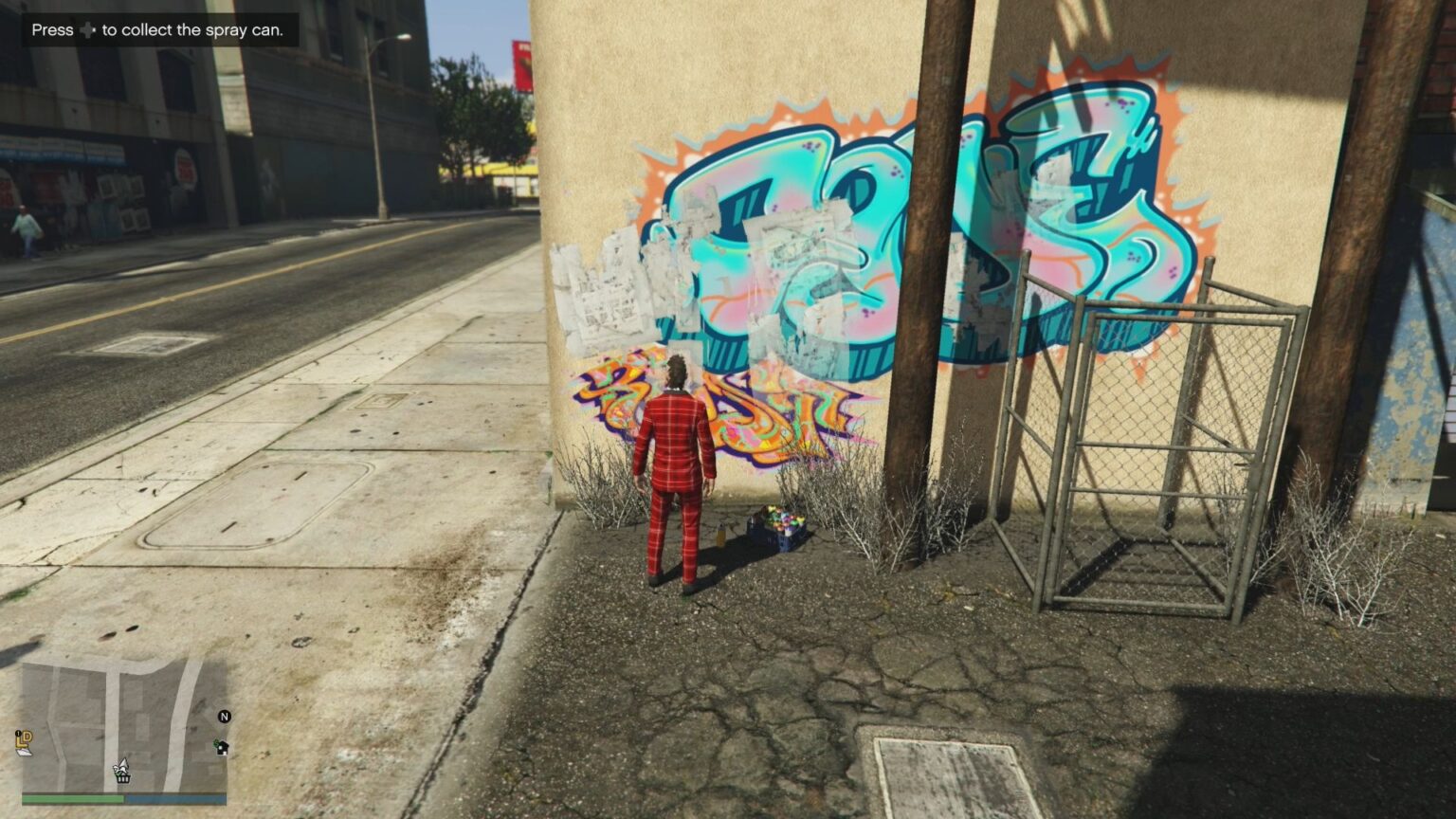
Task: Click the green health bar under the minimap
Action: click(72, 798)
